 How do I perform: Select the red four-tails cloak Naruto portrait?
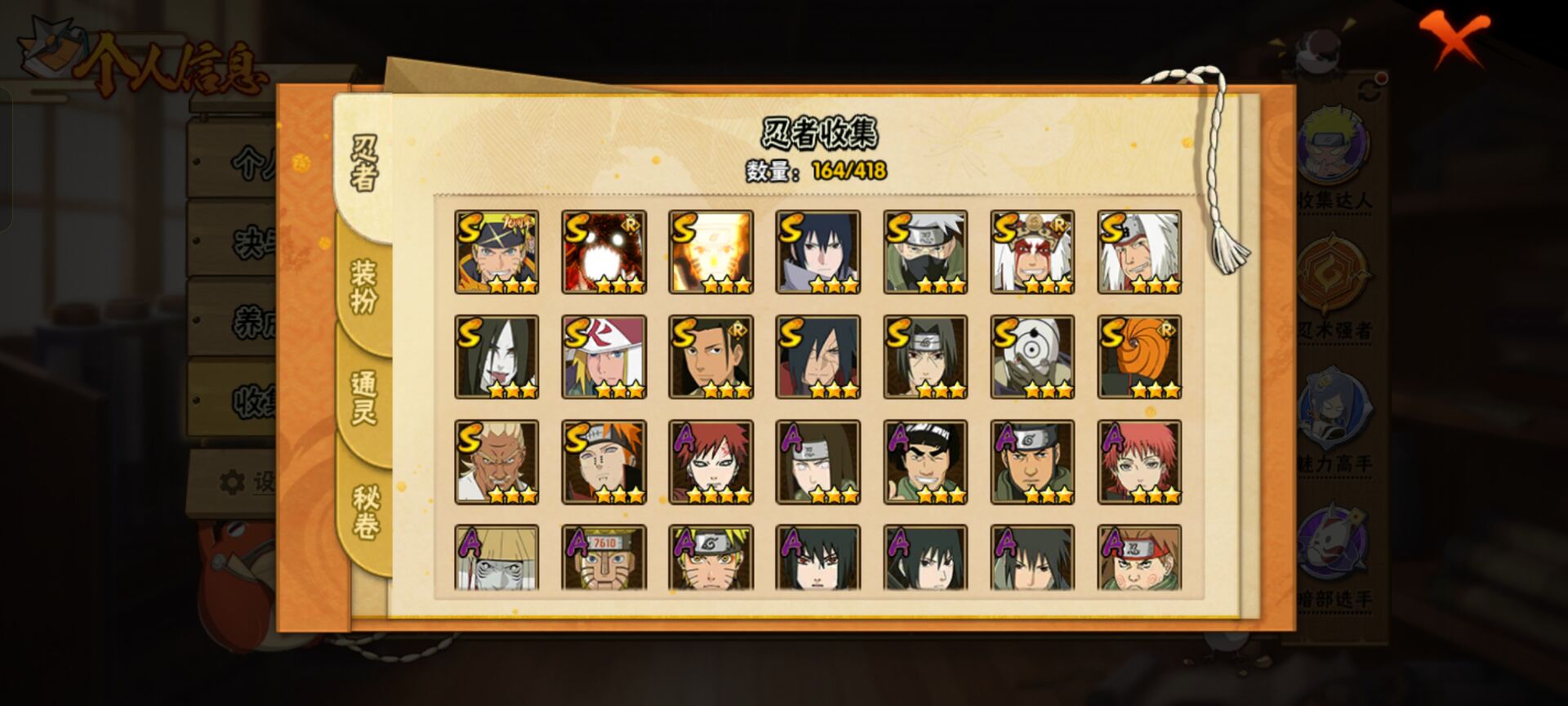pos(604,252)
